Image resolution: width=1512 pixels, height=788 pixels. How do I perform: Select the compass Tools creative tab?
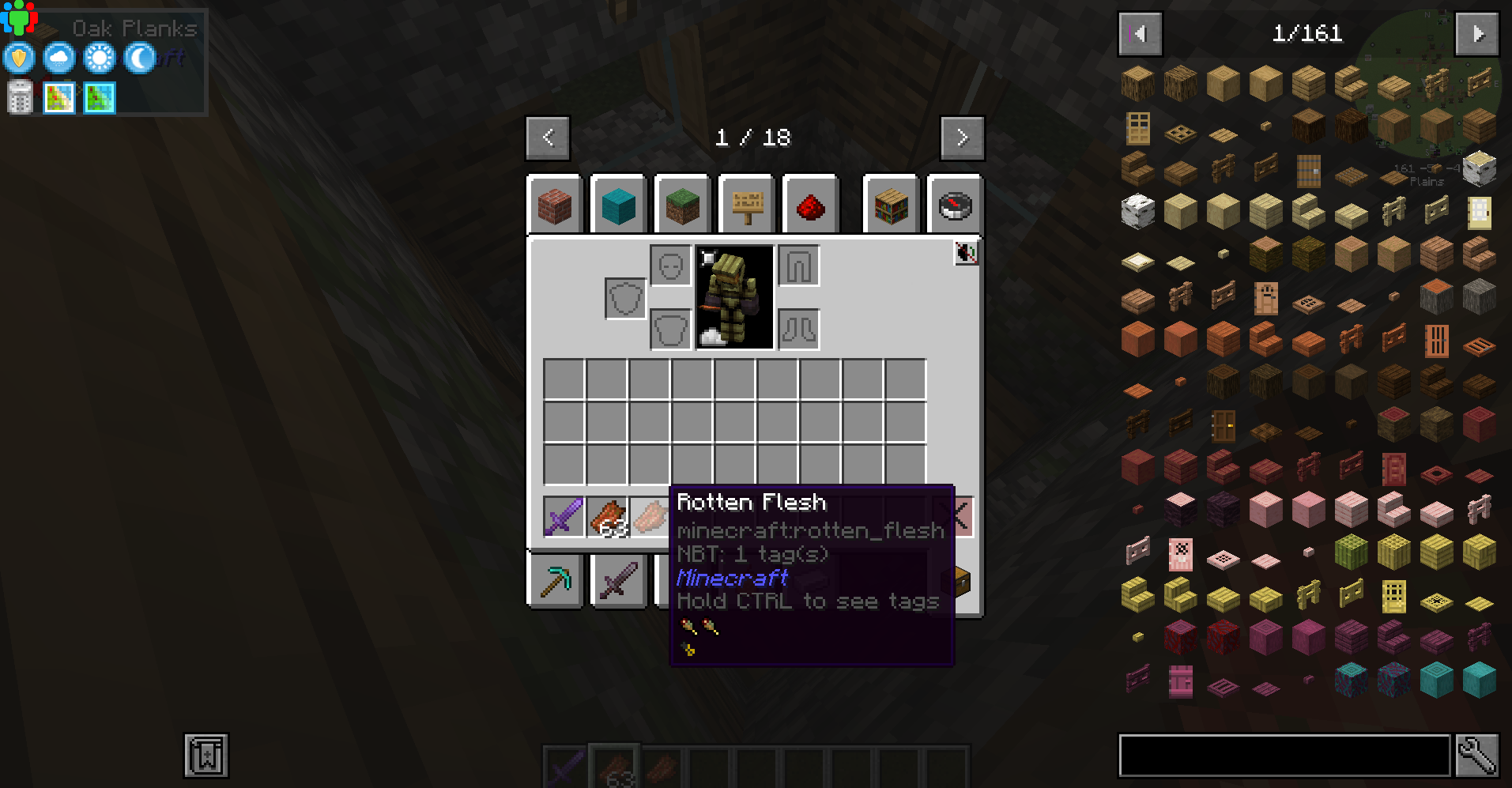coord(954,205)
